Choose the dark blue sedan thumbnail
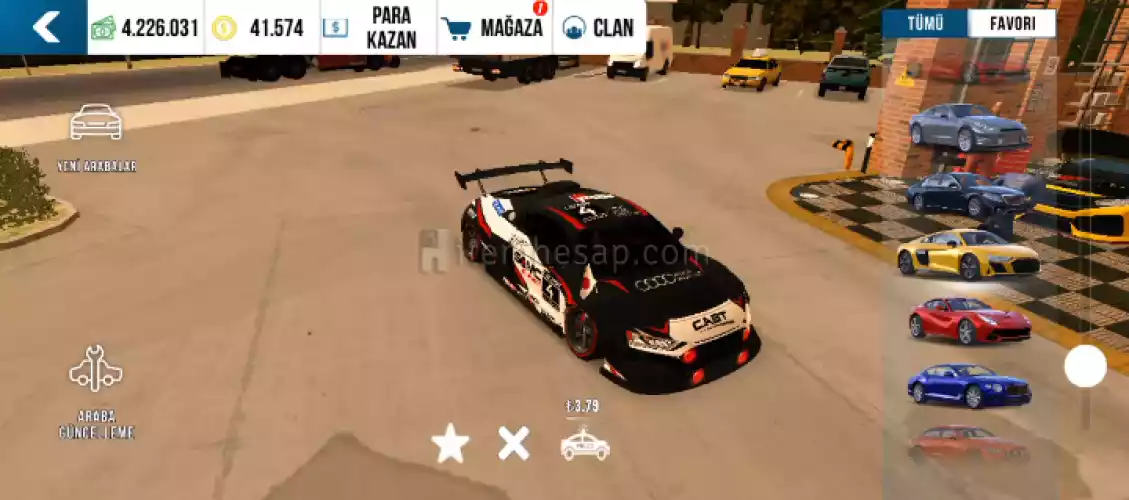Image resolution: width=1129 pixels, height=500 pixels. [965, 193]
